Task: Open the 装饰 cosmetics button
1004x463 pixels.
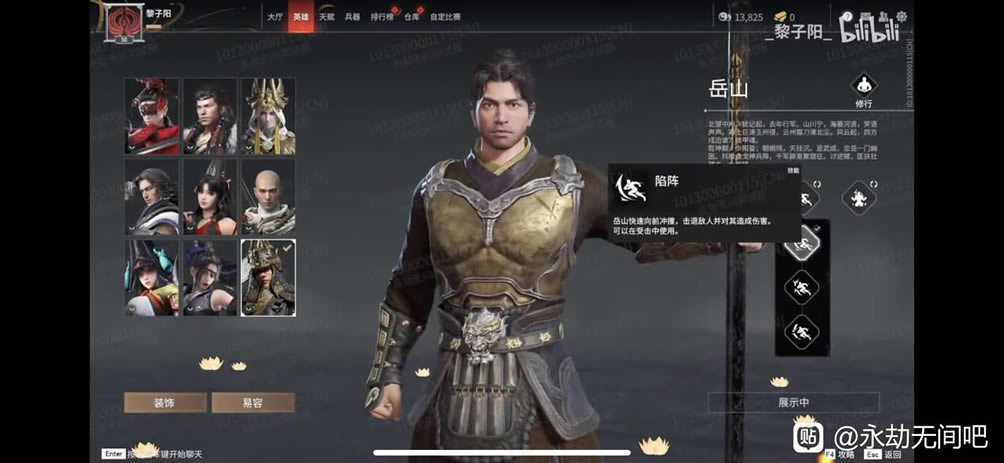Action: [x=165, y=402]
